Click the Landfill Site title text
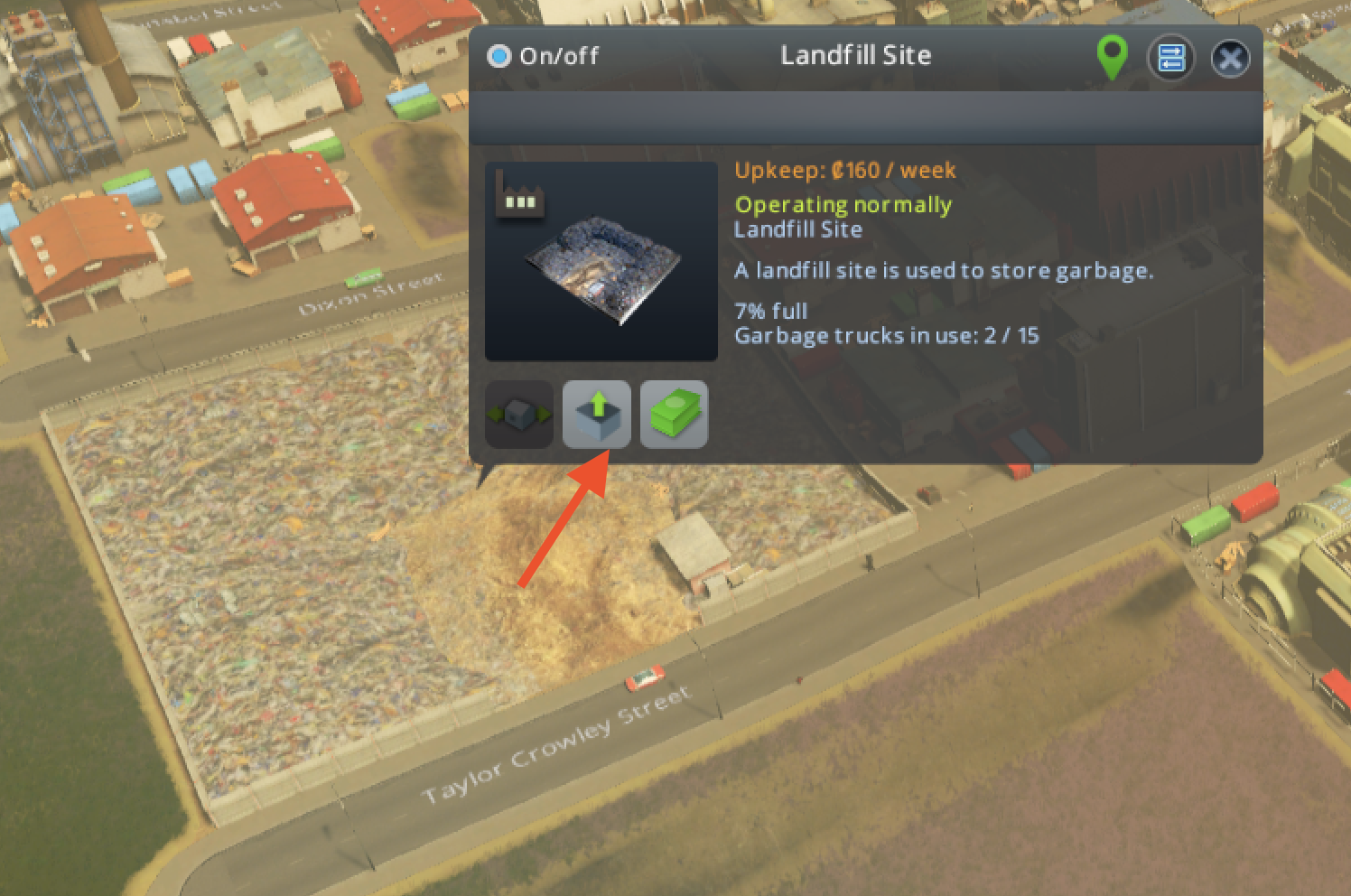Image resolution: width=1351 pixels, height=896 pixels. (855, 55)
